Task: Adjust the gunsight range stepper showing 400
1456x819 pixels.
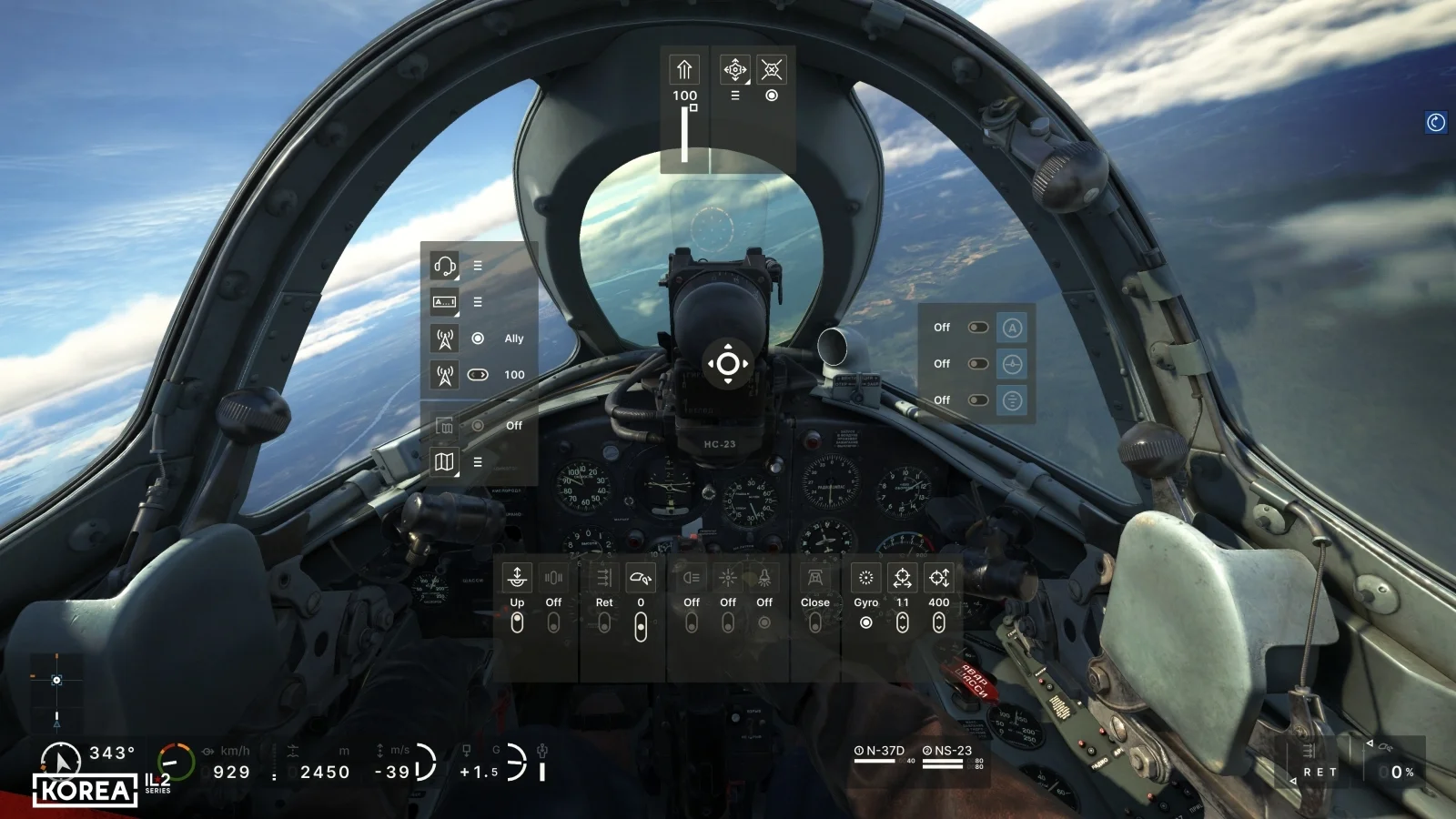Action: pyautogui.click(x=938, y=622)
